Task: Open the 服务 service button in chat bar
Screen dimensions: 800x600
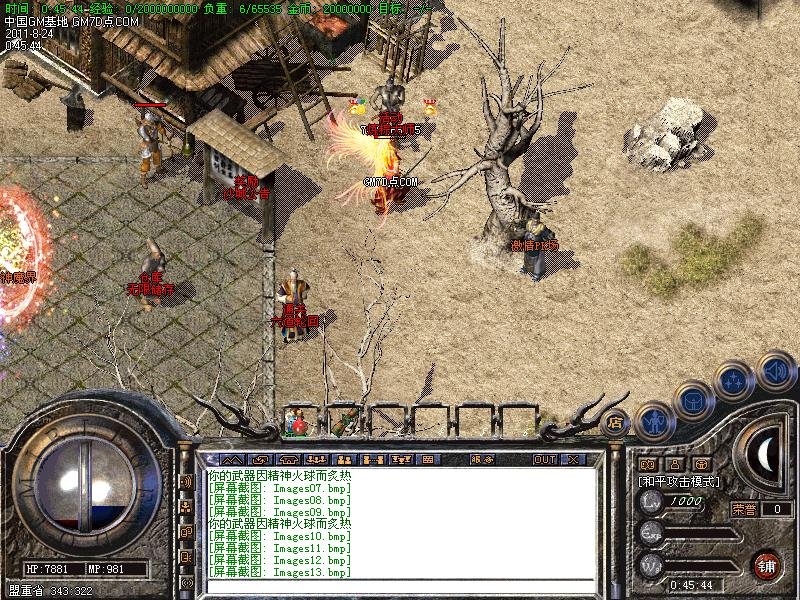Action: (x=481, y=459)
